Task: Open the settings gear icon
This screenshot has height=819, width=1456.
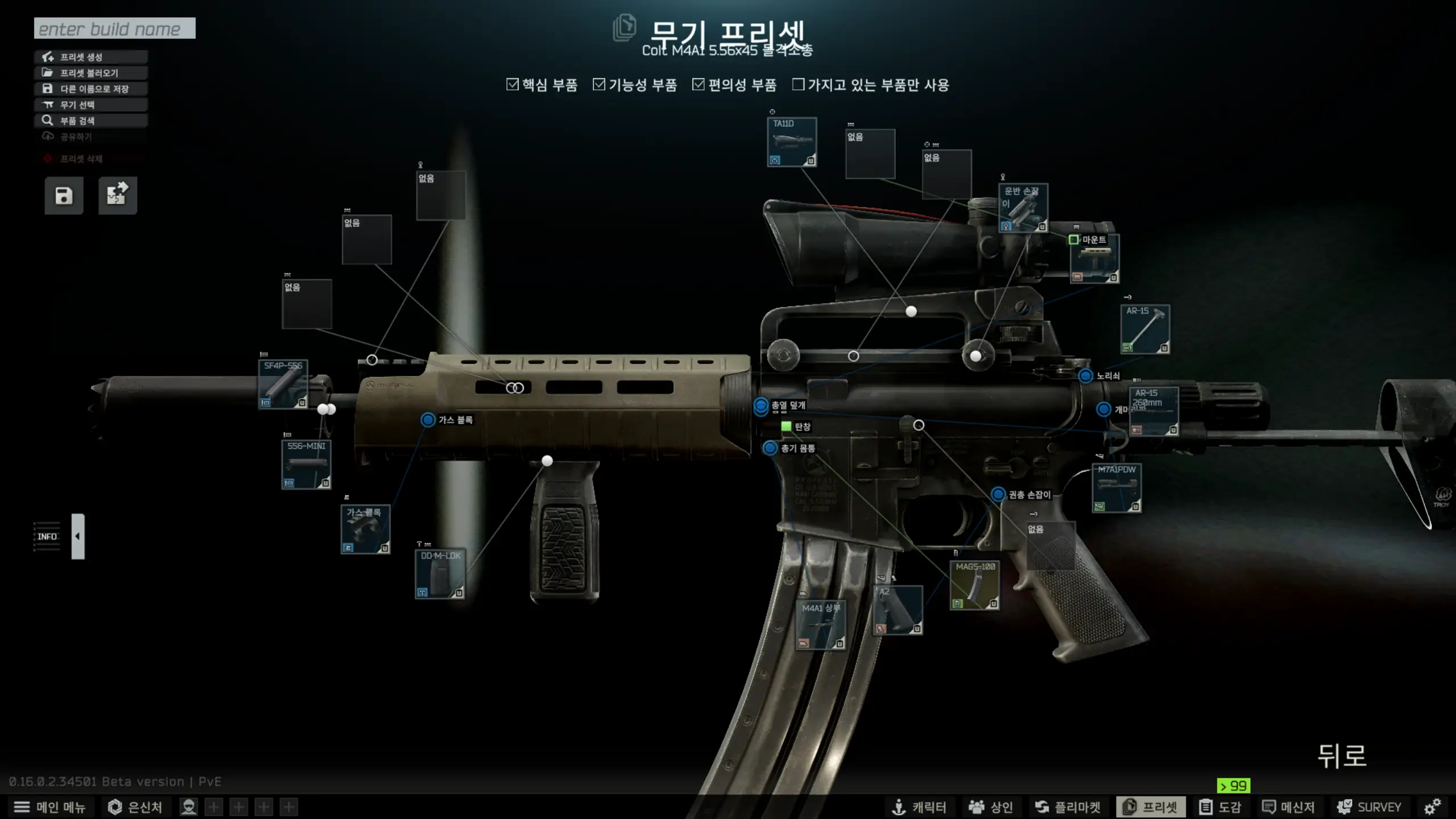Action: (1432, 806)
